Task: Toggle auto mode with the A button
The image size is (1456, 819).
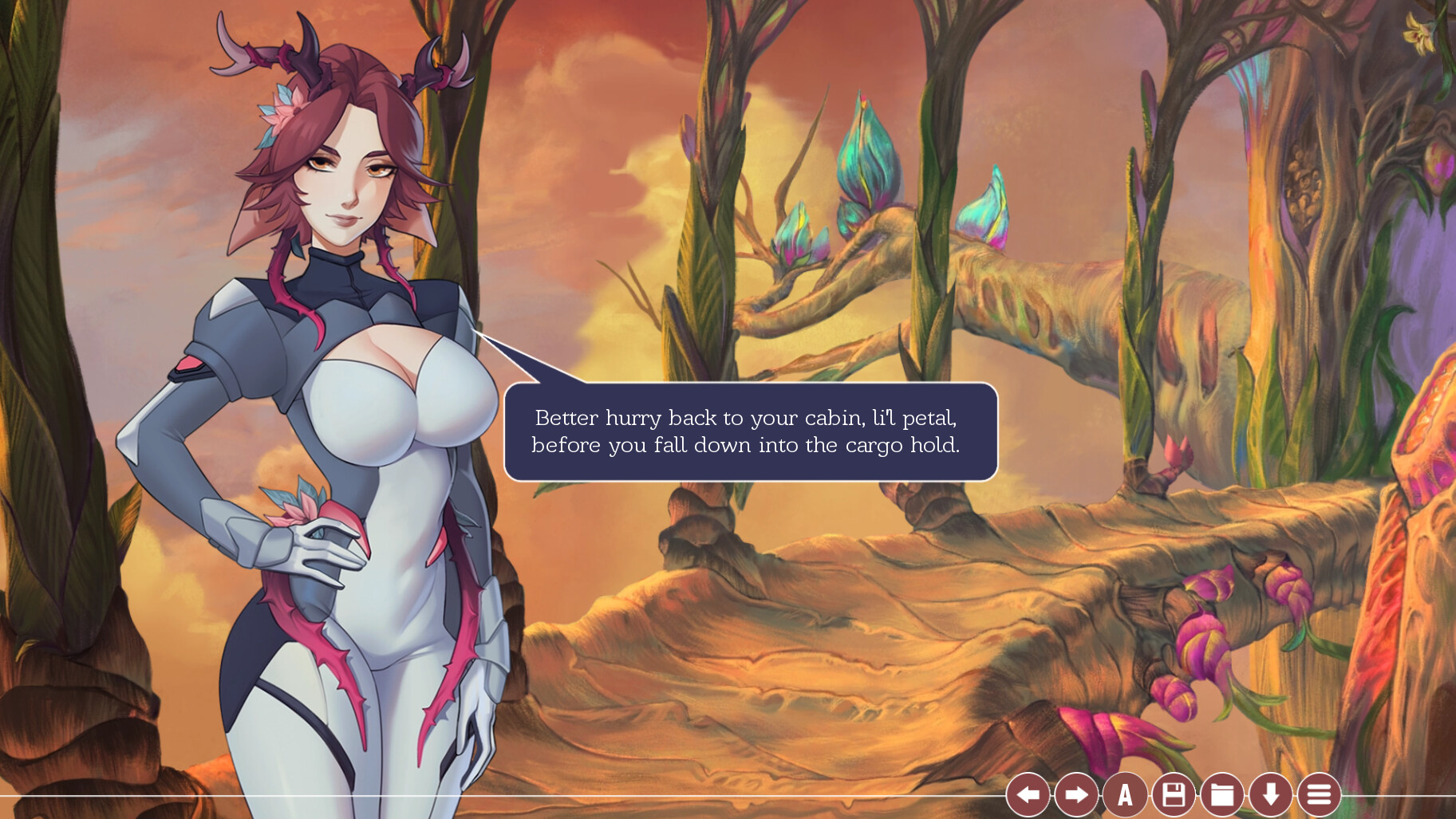Action: pos(1125,794)
